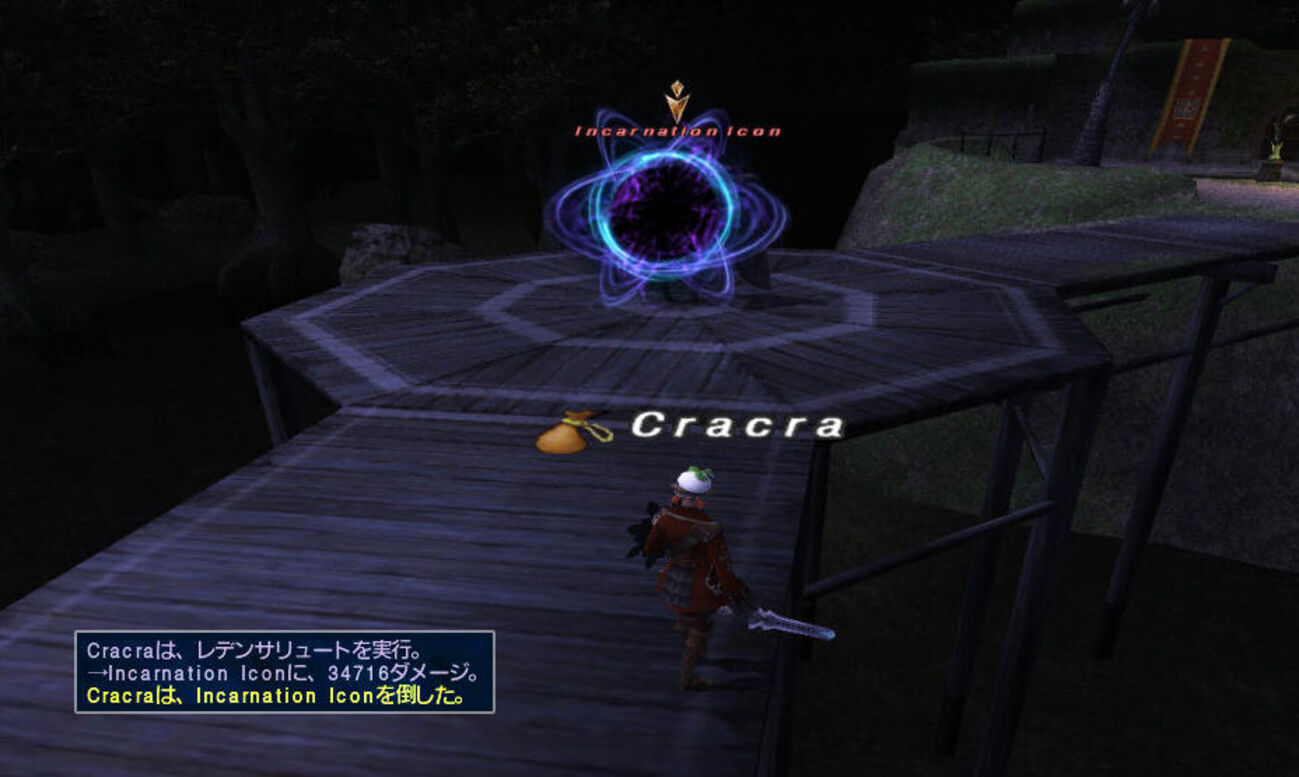Screen dimensions: 1299x777
Task: Click the battle chat log window
Action: click(285, 671)
